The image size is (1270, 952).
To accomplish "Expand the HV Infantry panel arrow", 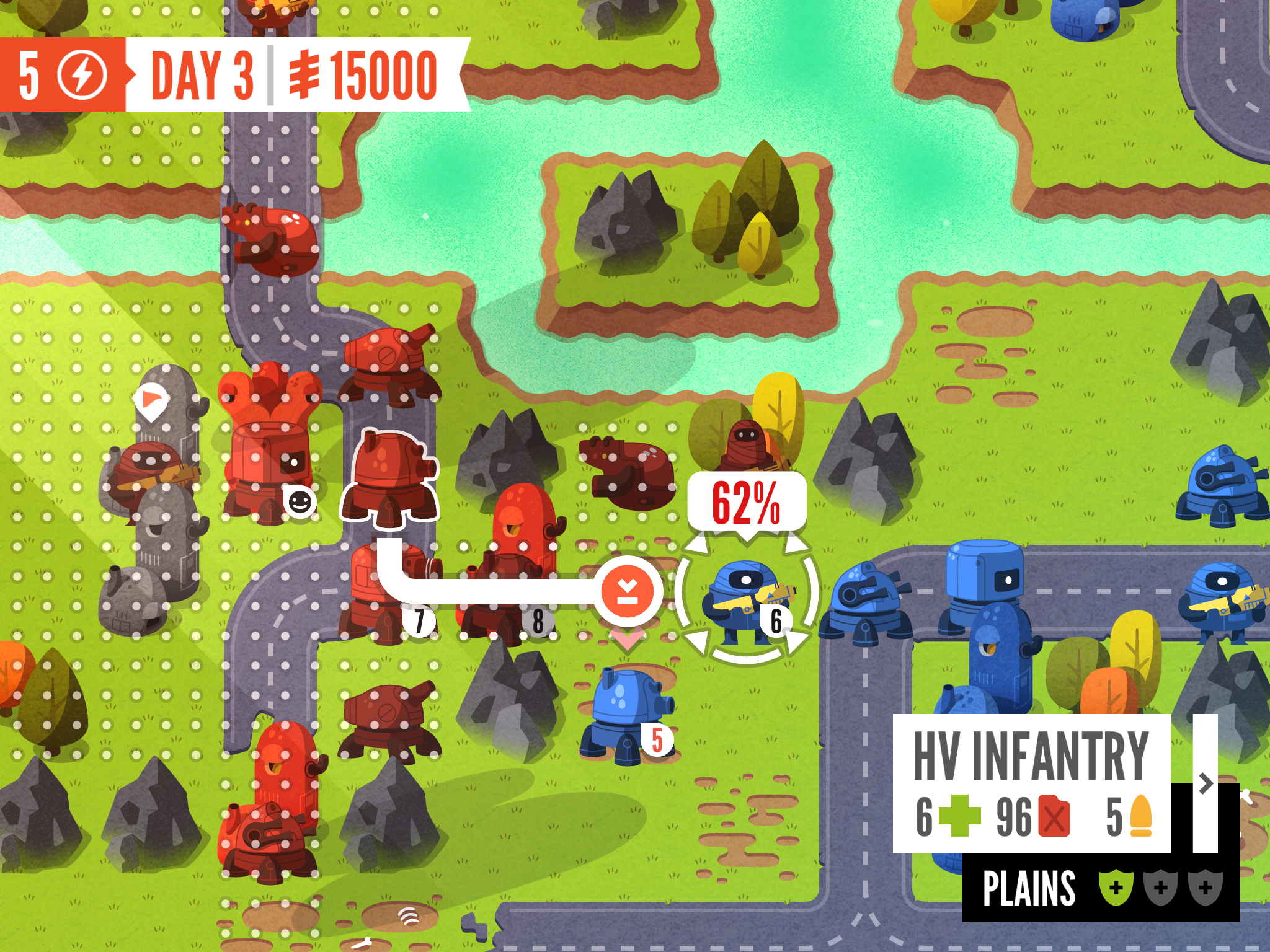I will (x=1205, y=783).
